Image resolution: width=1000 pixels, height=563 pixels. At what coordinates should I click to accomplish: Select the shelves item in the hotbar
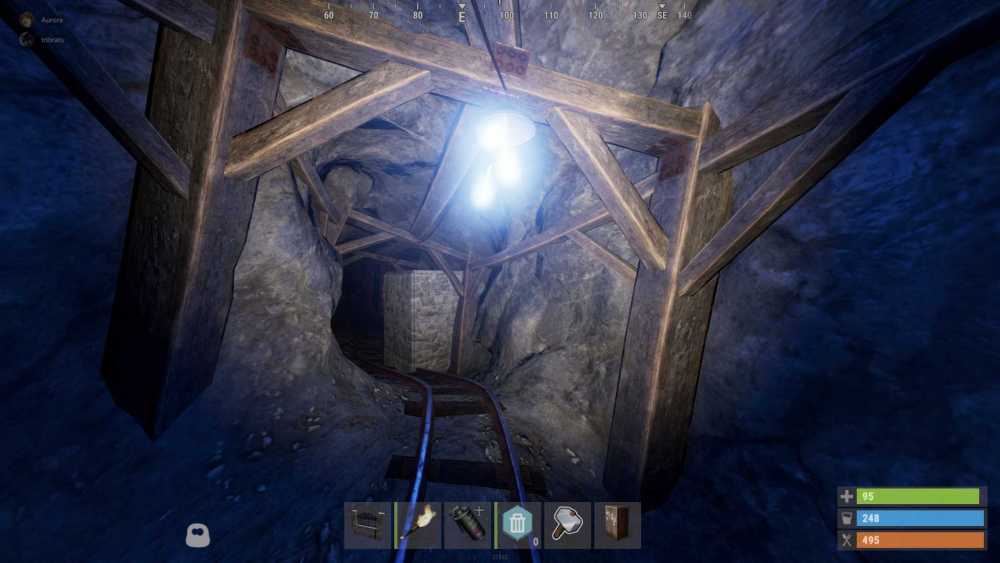coord(367,525)
